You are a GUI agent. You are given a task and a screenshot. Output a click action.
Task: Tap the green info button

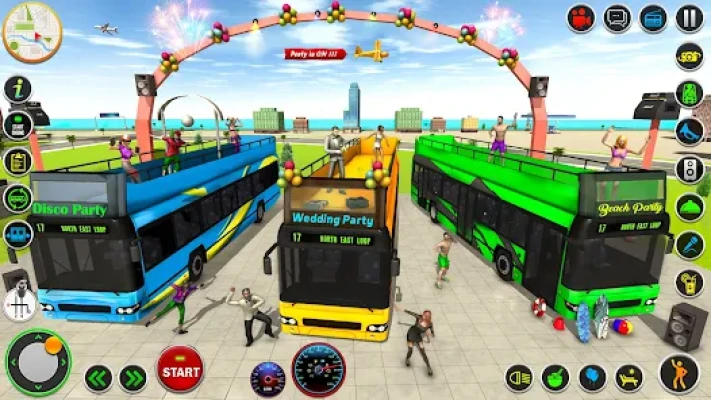click(18, 89)
